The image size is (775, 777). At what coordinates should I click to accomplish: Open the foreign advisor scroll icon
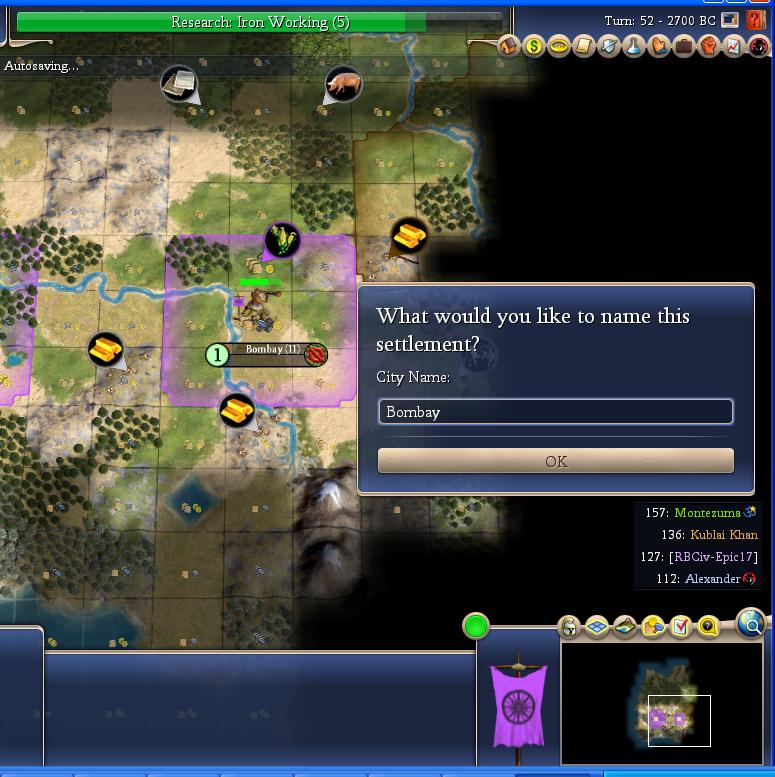584,46
